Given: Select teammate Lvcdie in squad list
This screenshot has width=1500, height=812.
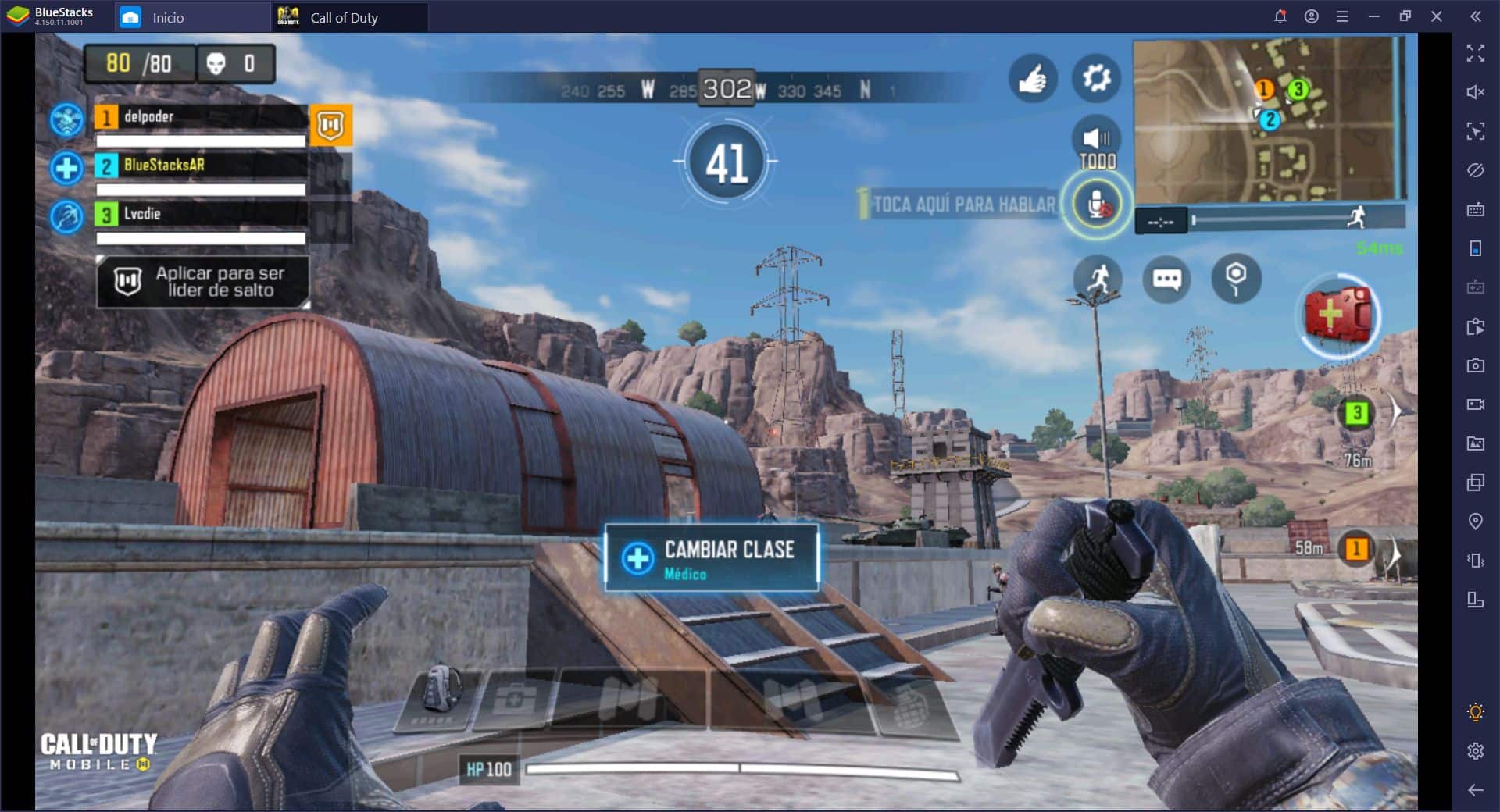Looking at the screenshot, I should (x=200, y=214).
